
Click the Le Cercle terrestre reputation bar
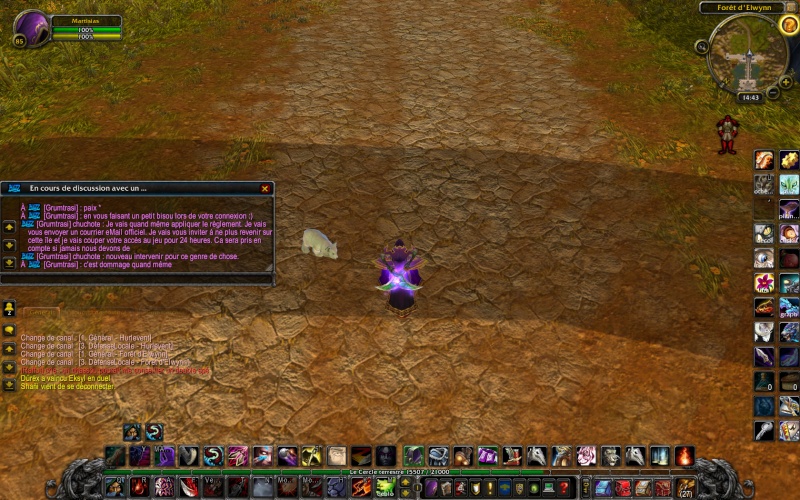pyautogui.click(x=400, y=472)
